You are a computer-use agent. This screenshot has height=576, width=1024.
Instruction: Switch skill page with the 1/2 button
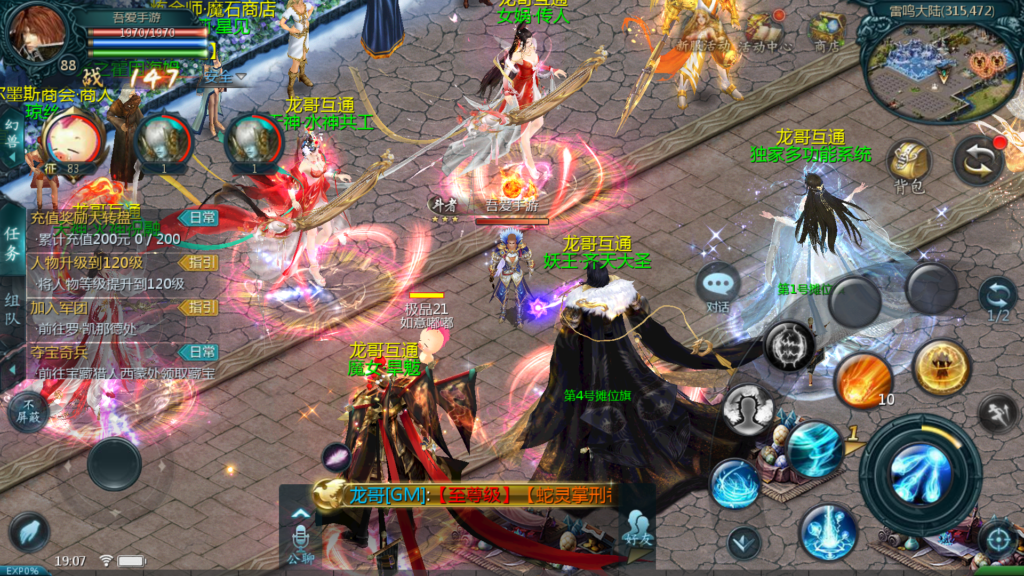click(997, 299)
